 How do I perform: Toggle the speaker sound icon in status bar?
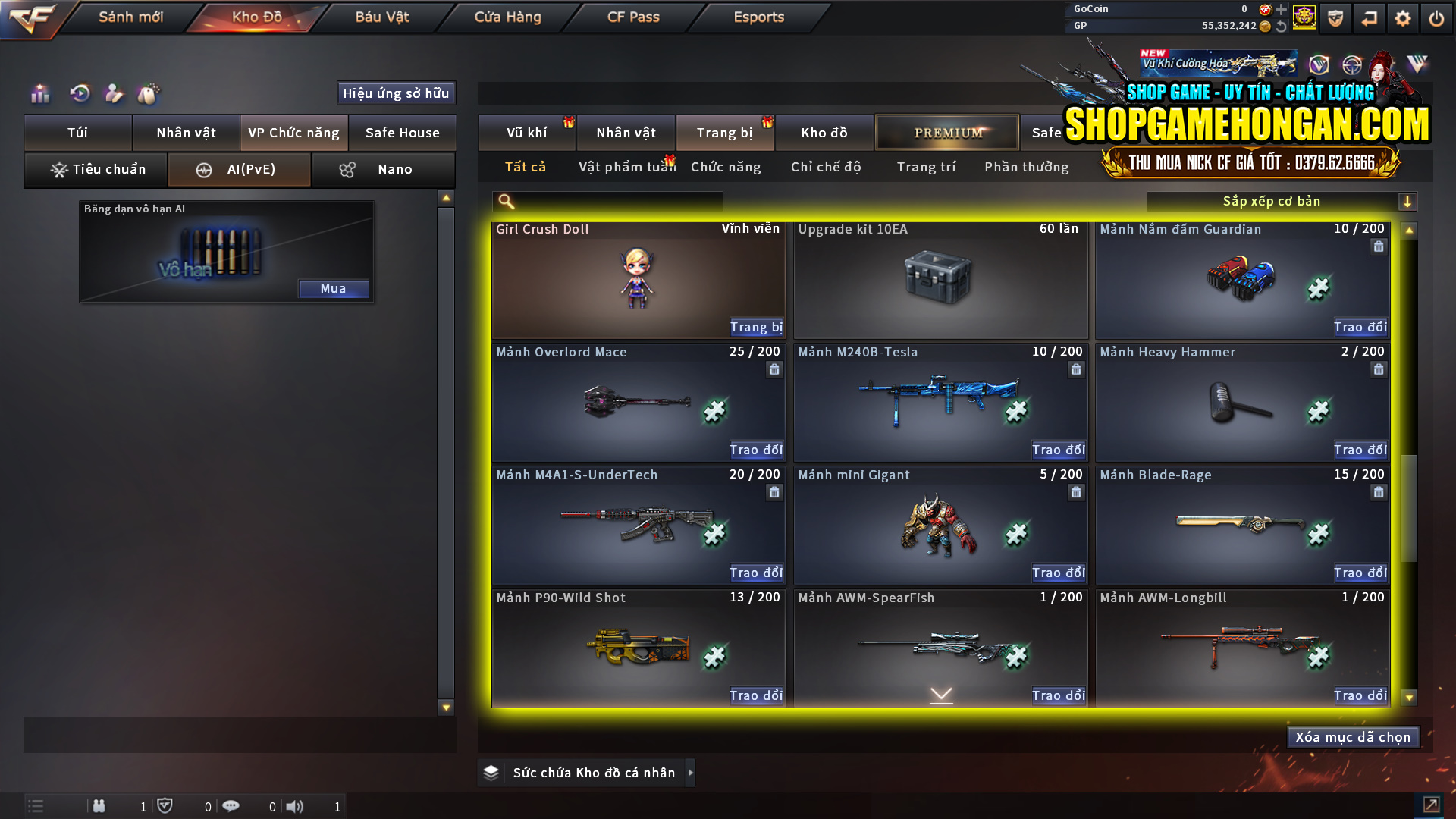[x=295, y=806]
